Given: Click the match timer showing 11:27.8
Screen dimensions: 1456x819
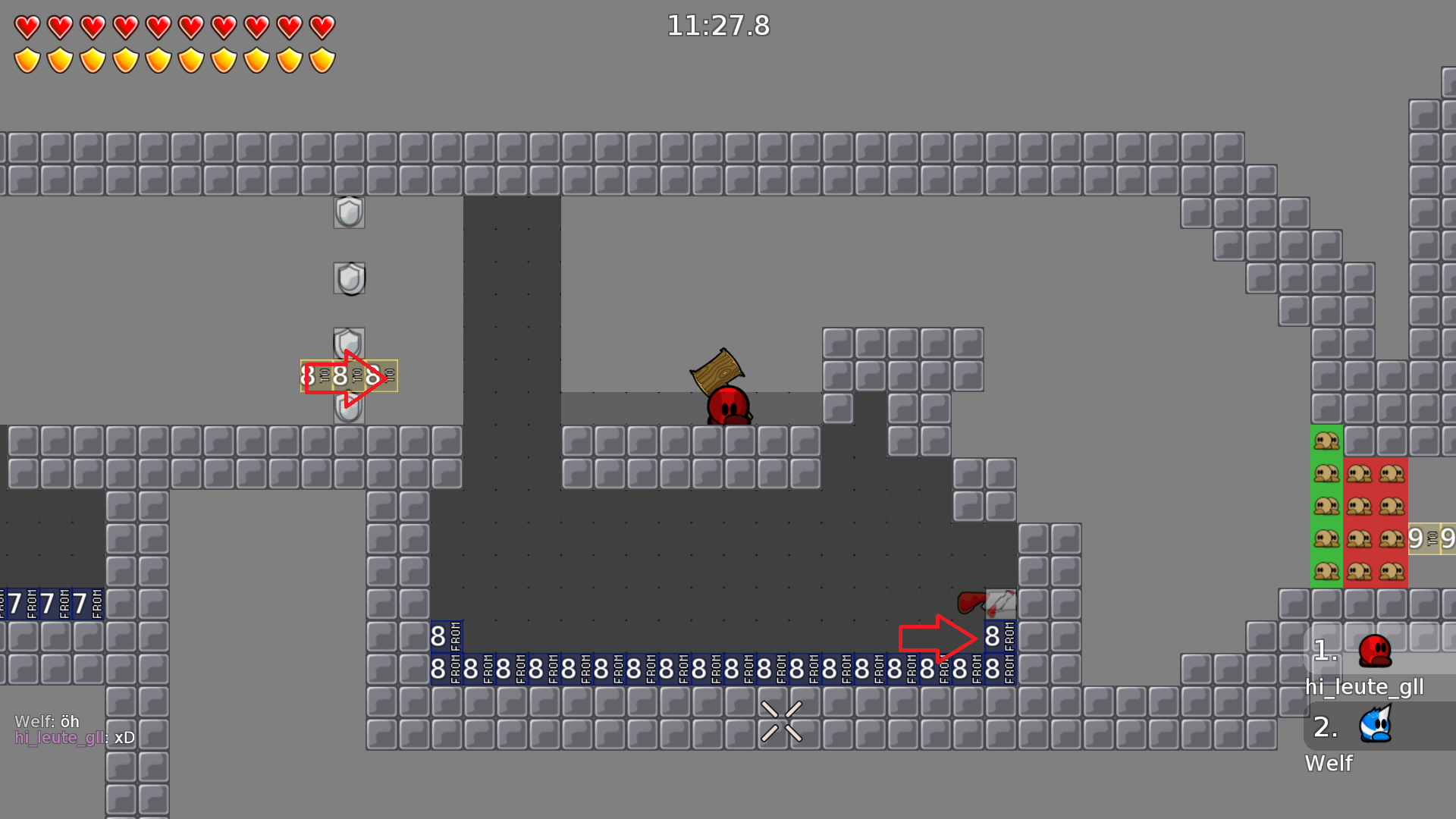Looking at the screenshot, I should point(717,26).
